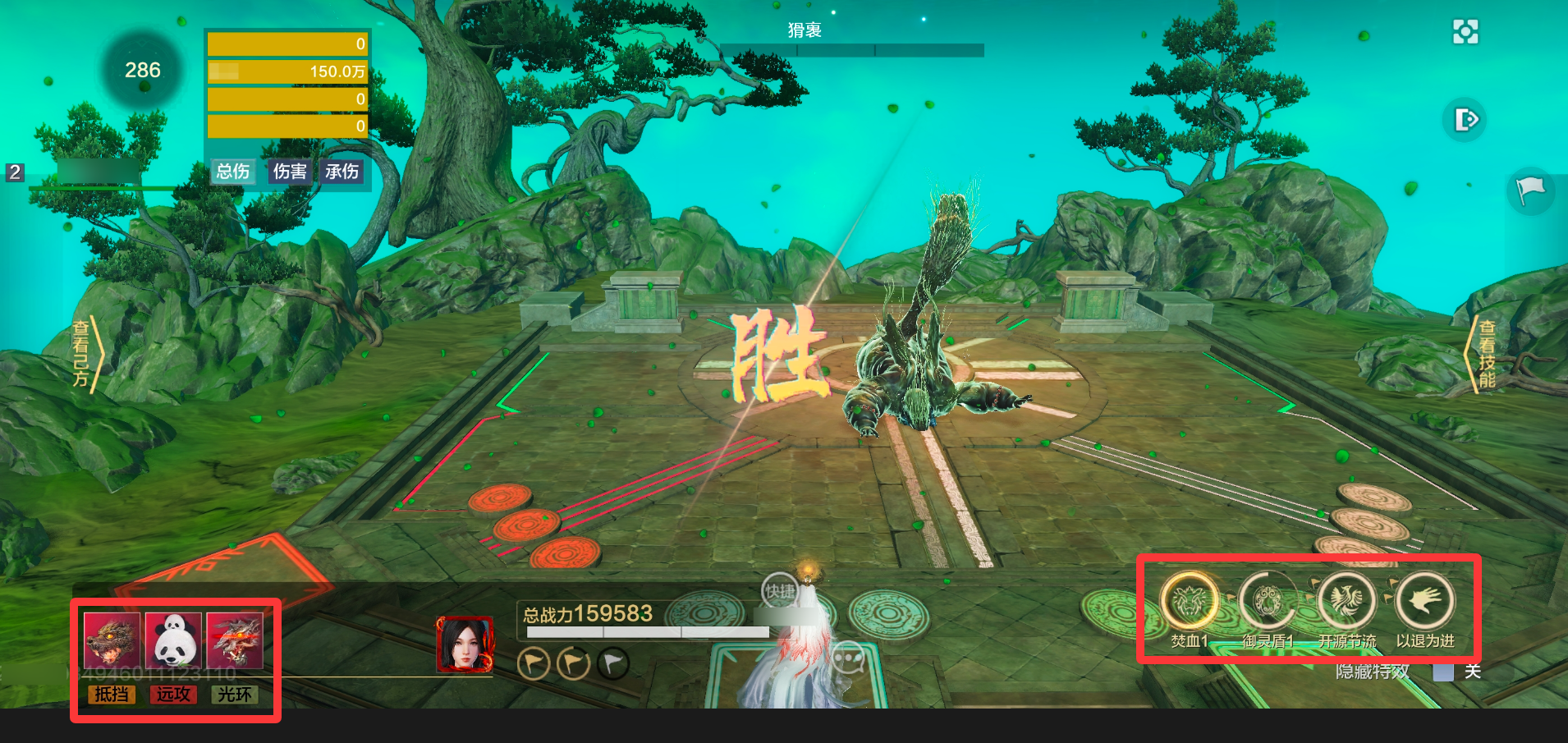The width and height of the screenshot is (1568, 743).
Task: Click the exit battle icon
Action: click(x=1465, y=120)
